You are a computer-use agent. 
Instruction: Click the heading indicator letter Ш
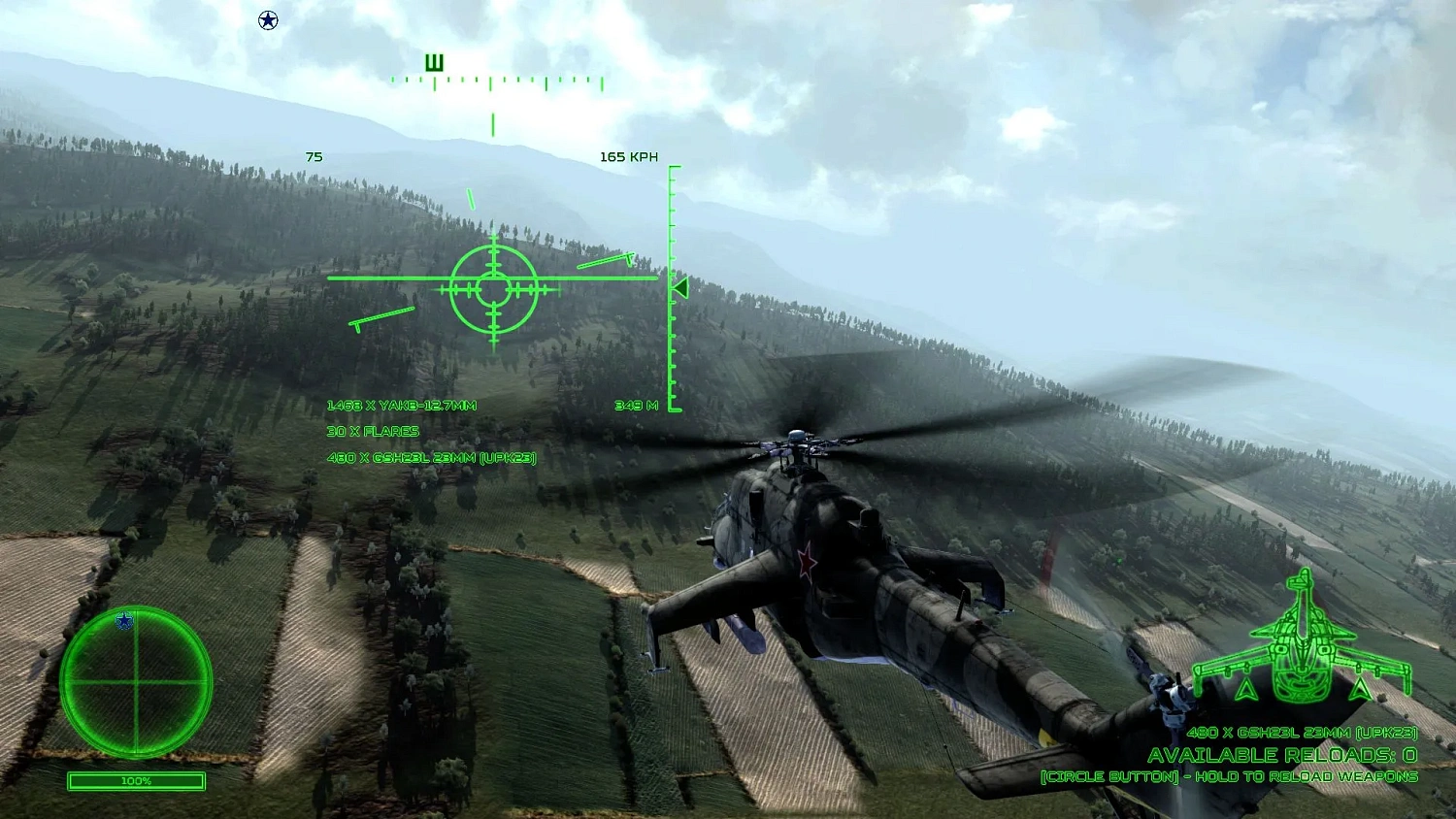click(434, 61)
